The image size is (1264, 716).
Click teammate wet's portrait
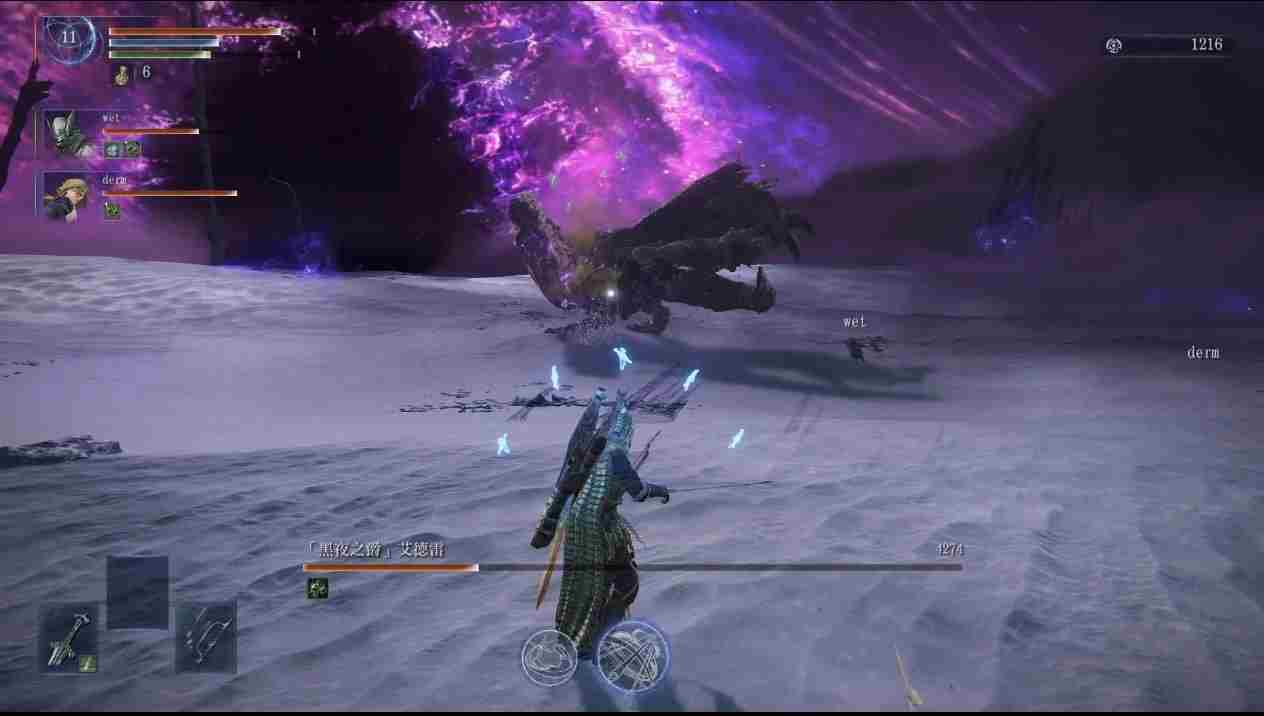[68, 134]
